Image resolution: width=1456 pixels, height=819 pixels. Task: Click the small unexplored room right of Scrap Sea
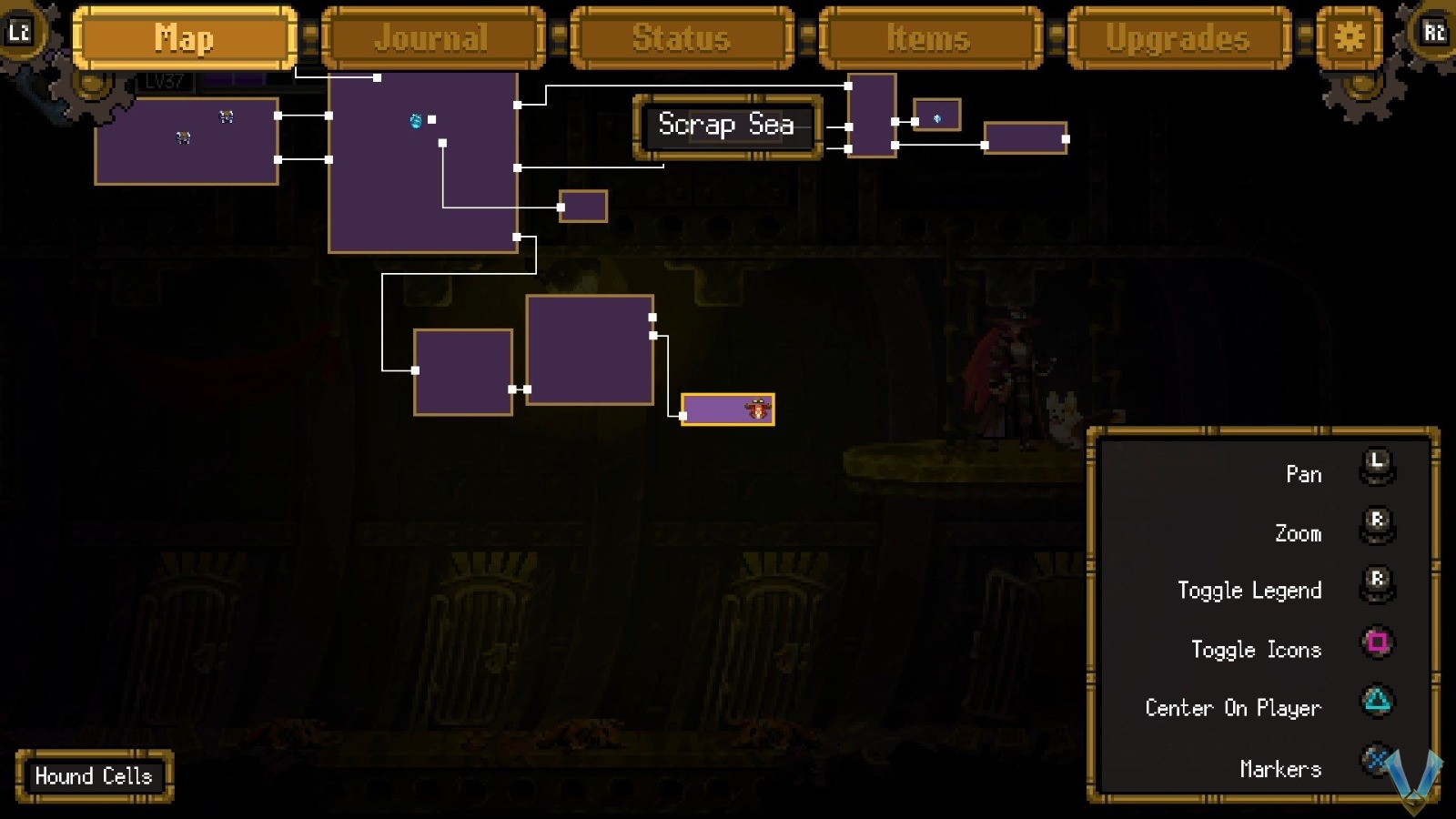tap(935, 116)
